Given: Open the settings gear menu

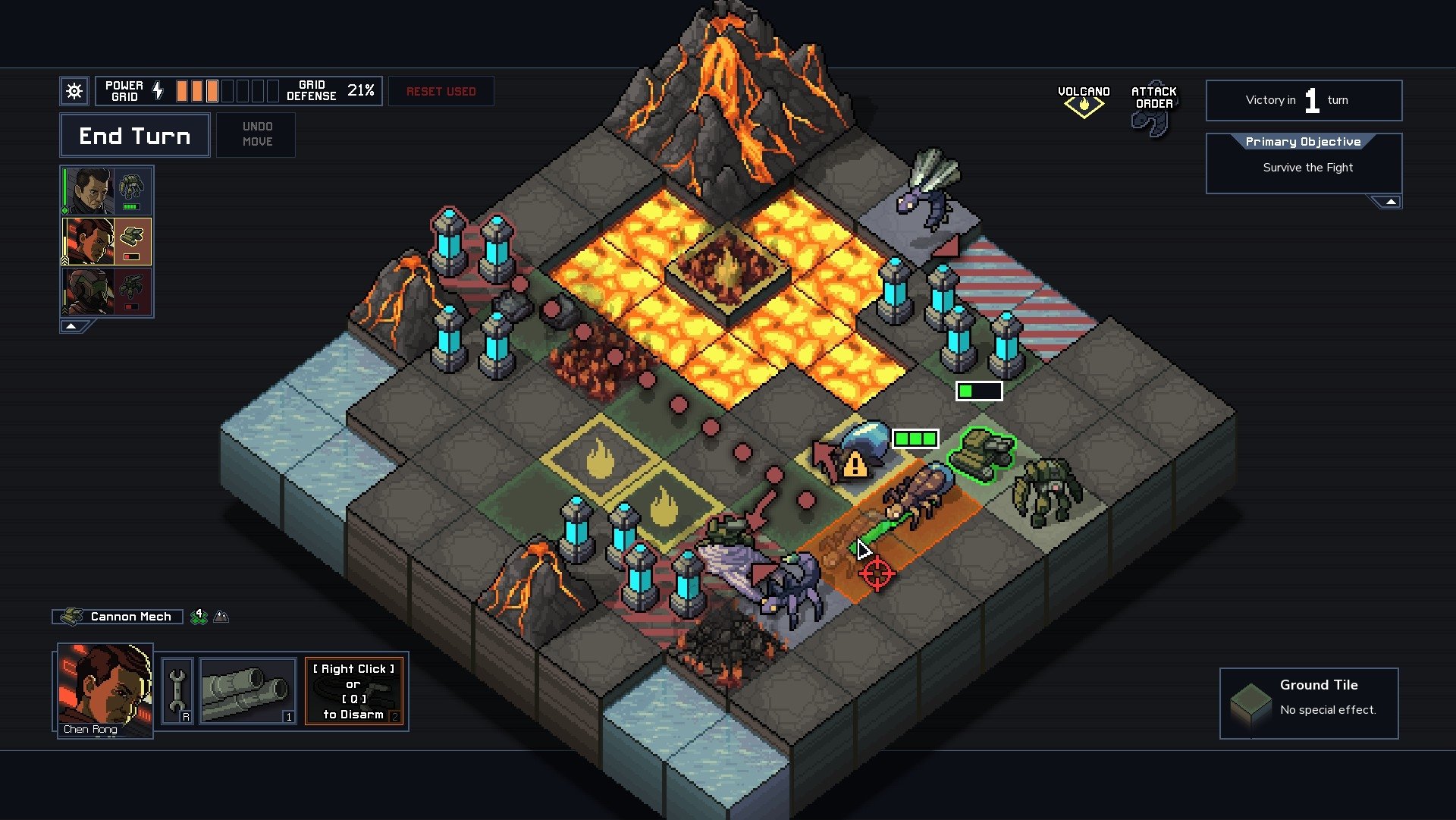Looking at the screenshot, I should (x=74, y=90).
